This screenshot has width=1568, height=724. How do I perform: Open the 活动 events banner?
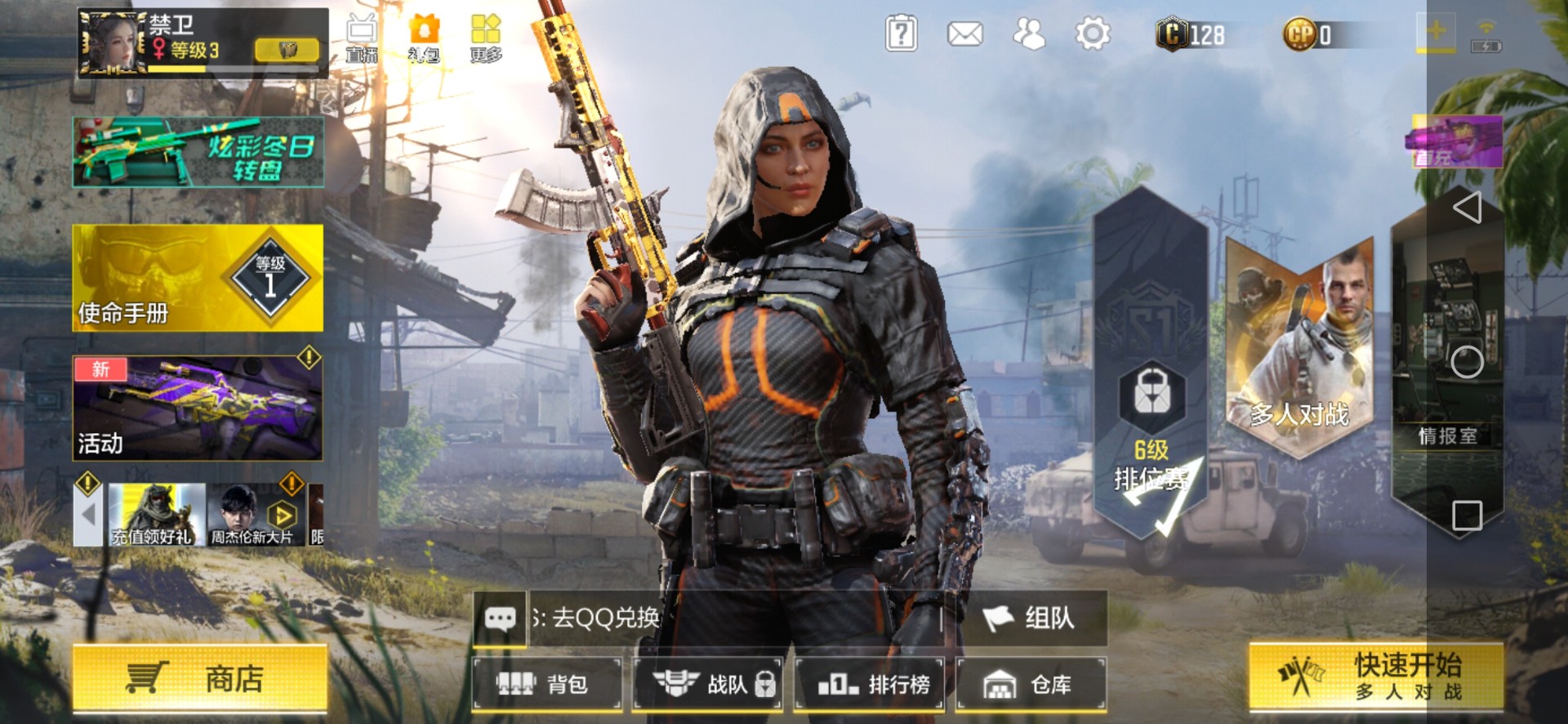[x=198, y=409]
